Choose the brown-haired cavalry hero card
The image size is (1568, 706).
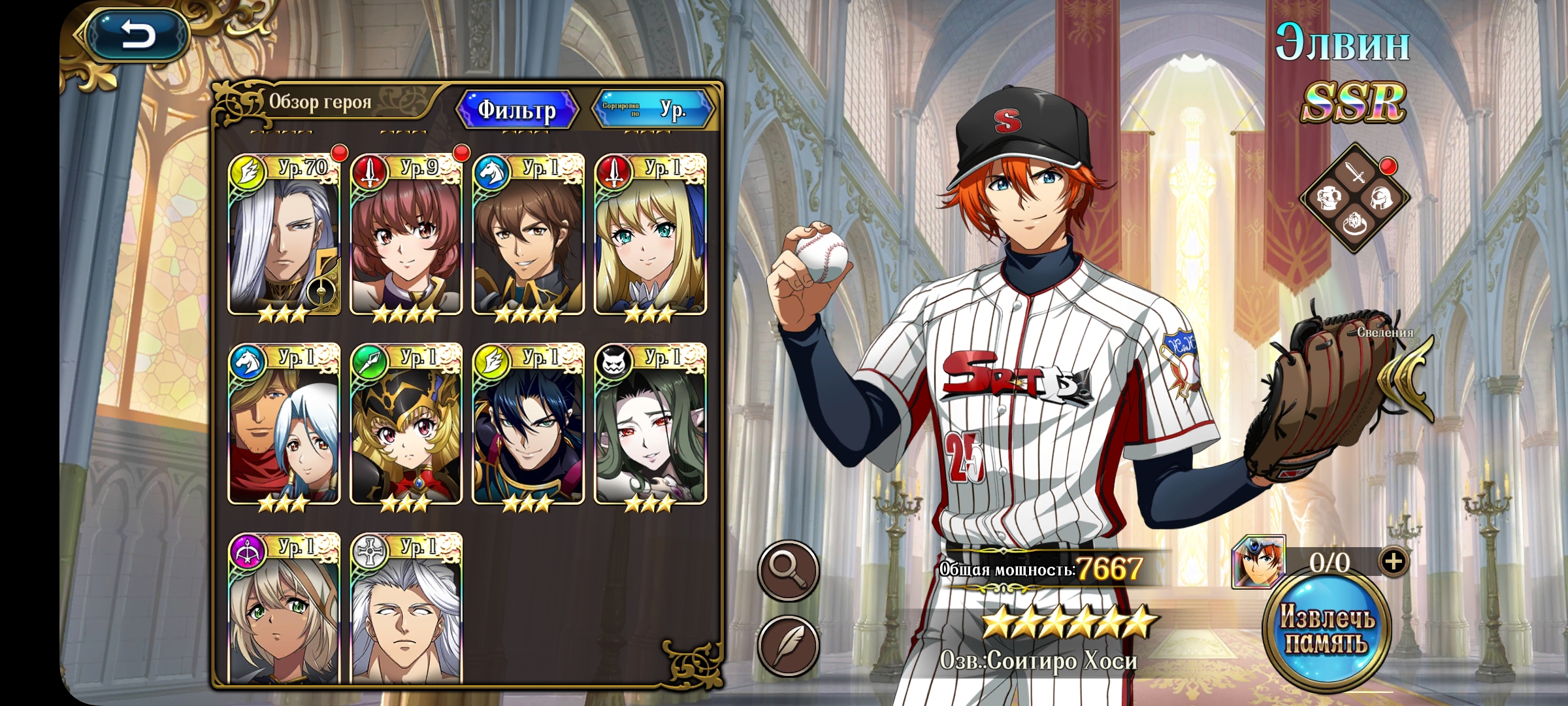point(528,235)
